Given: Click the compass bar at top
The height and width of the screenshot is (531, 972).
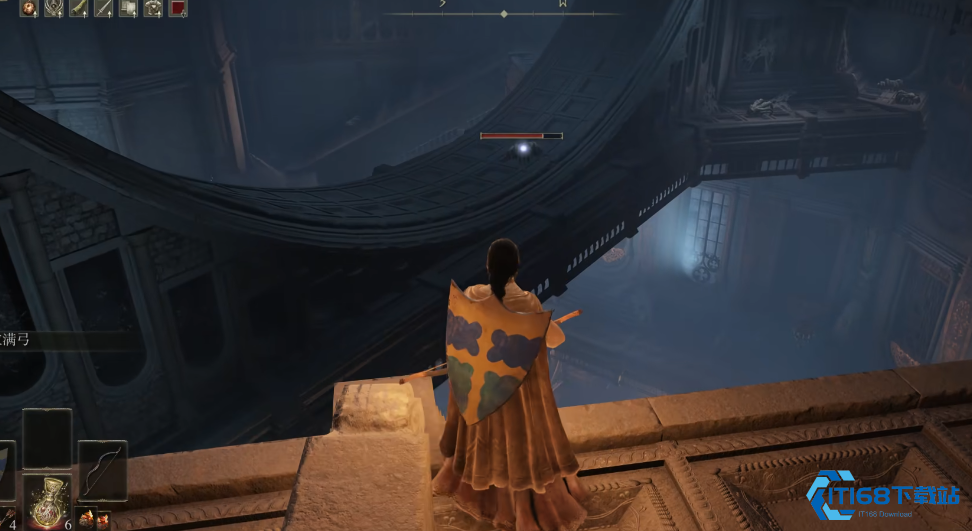Looking at the screenshot, I should coord(504,13).
